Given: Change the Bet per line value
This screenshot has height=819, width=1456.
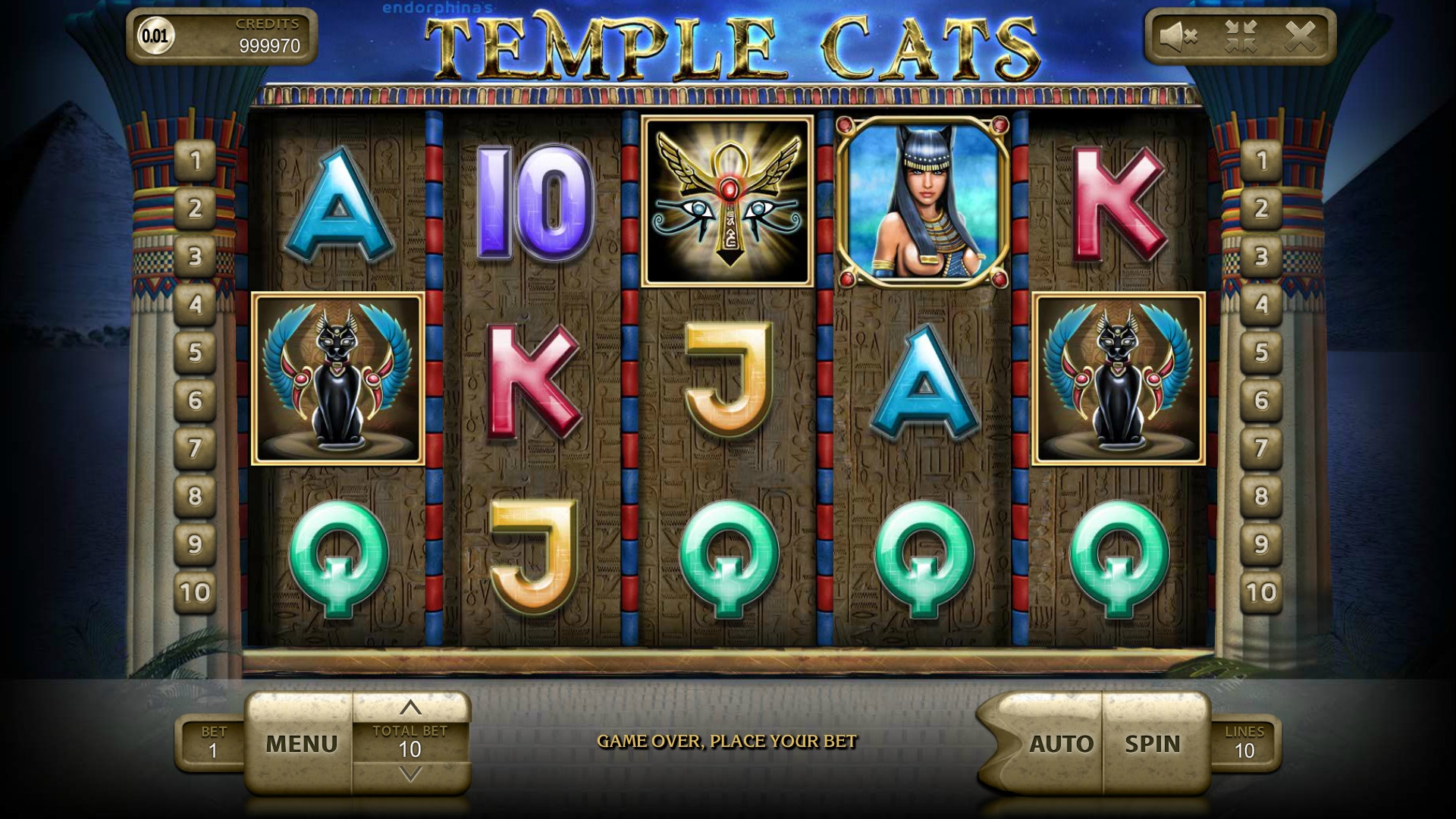Looking at the screenshot, I should [213, 743].
